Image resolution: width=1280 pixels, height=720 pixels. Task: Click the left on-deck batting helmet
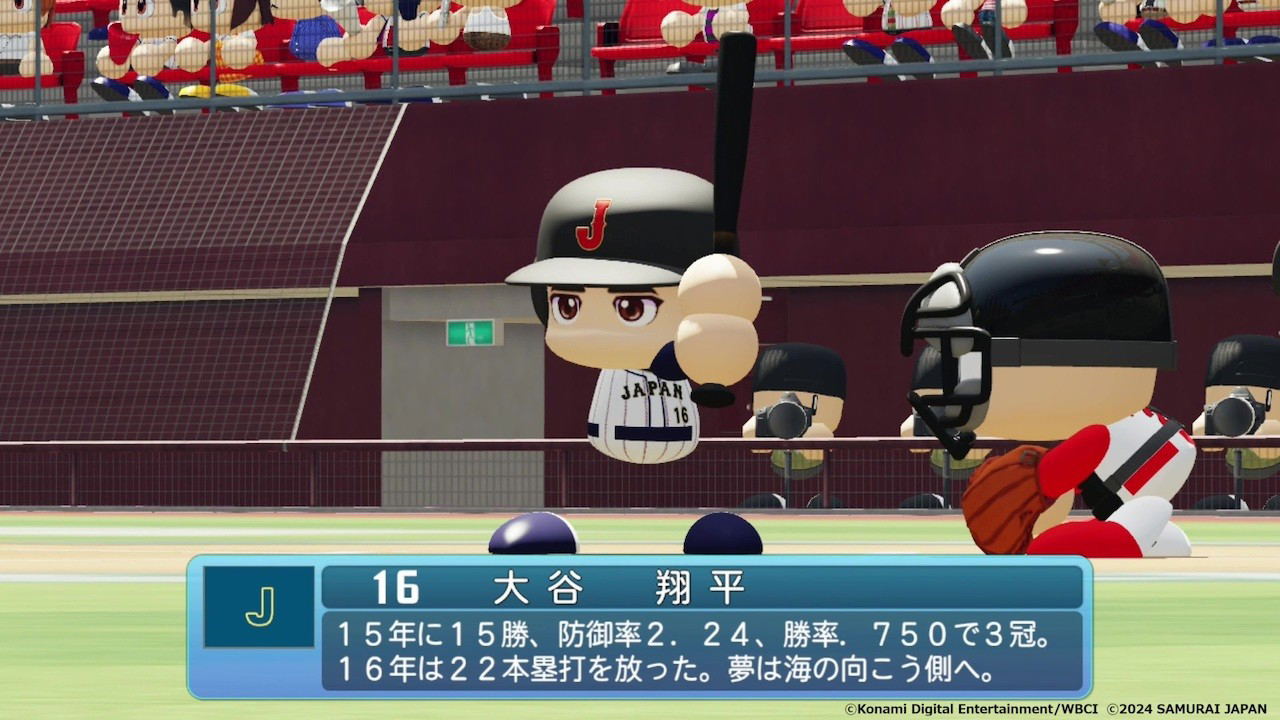pyautogui.click(x=532, y=535)
